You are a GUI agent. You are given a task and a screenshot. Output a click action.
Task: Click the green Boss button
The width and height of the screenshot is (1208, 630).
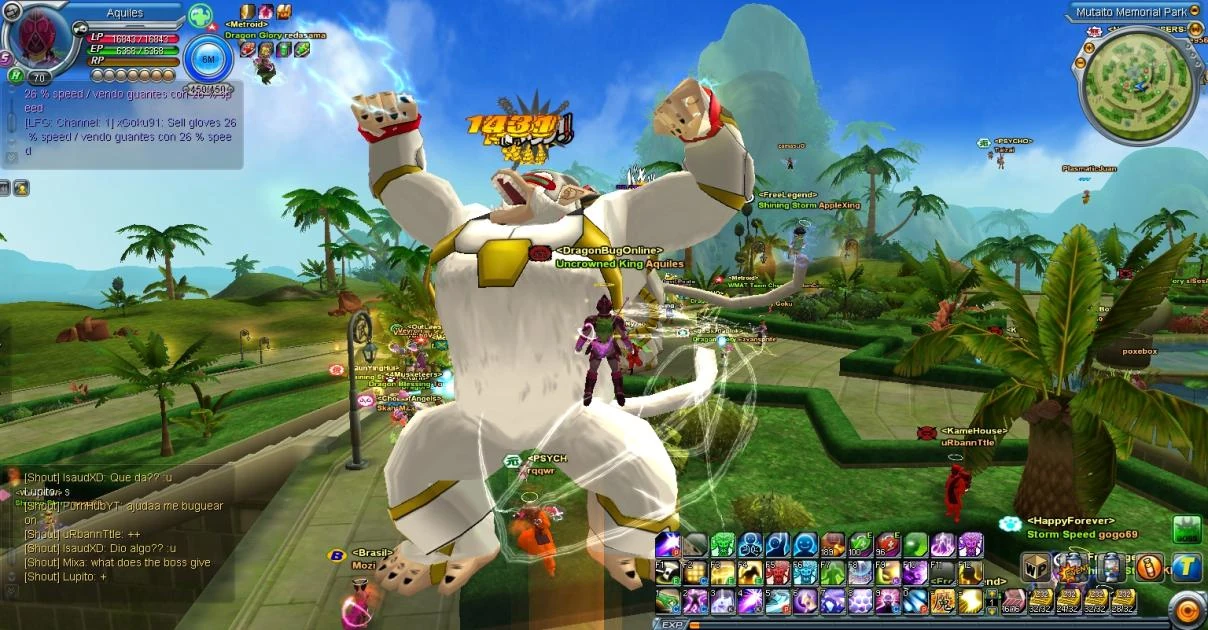1186,530
